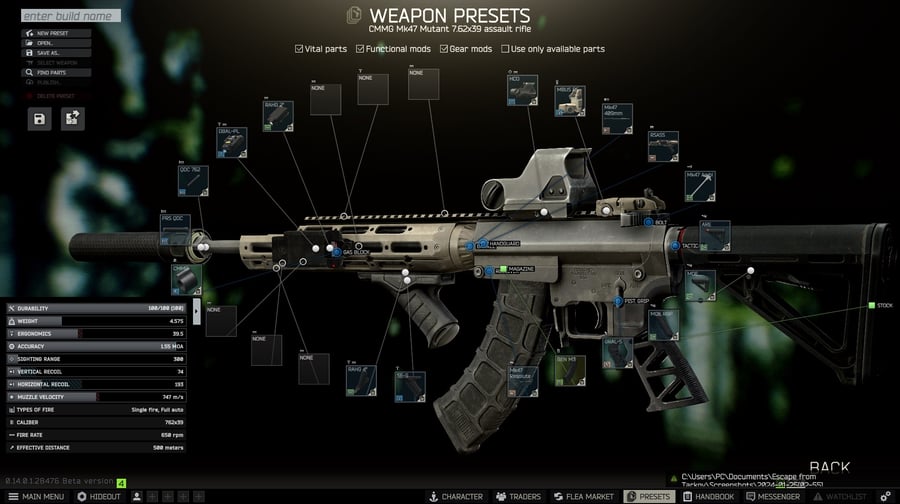Select the QDC 762 muzzle slot
The width and height of the screenshot is (900, 504).
click(x=193, y=182)
